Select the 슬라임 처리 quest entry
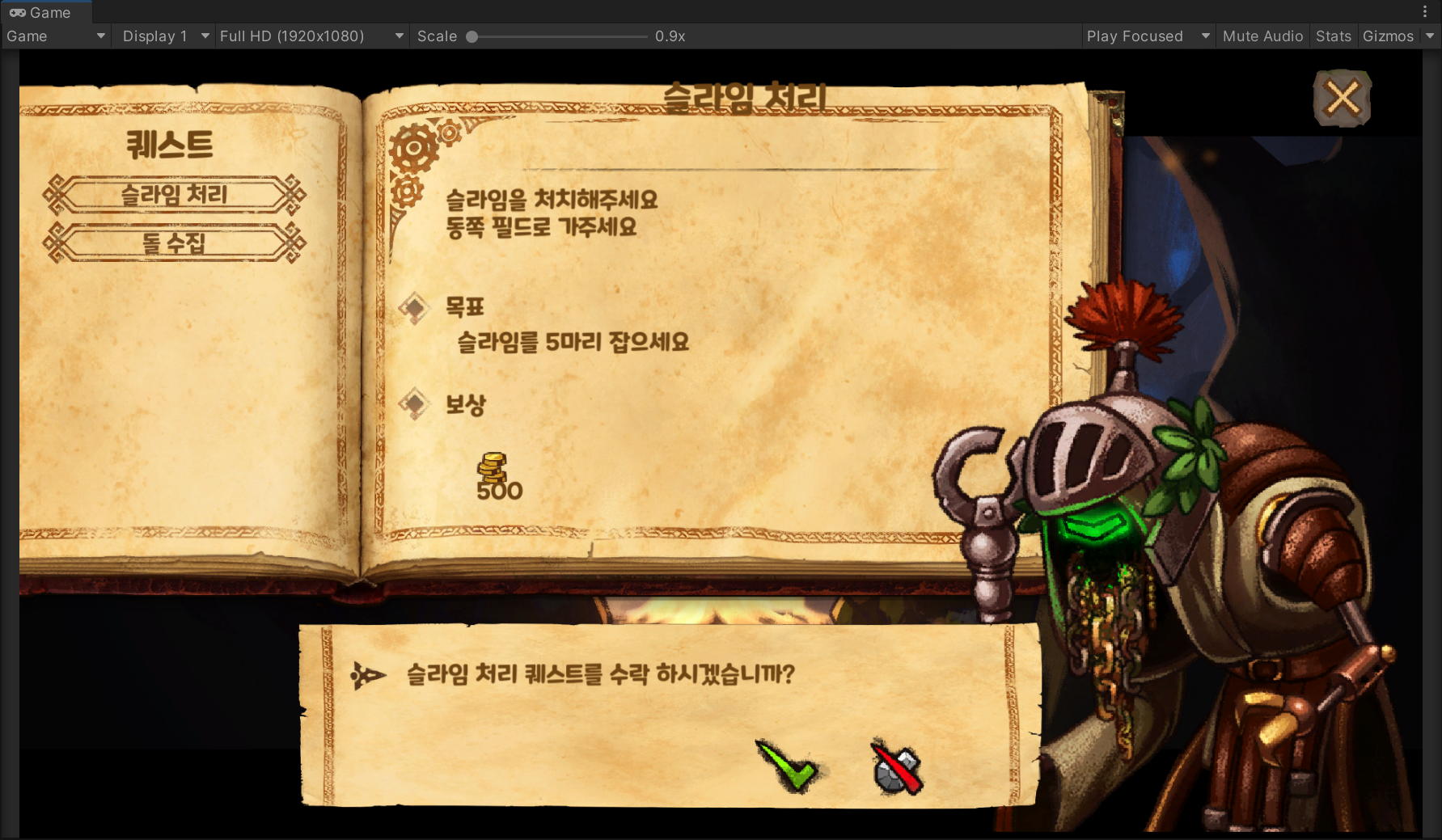The height and width of the screenshot is (840, 1442). 174,195
